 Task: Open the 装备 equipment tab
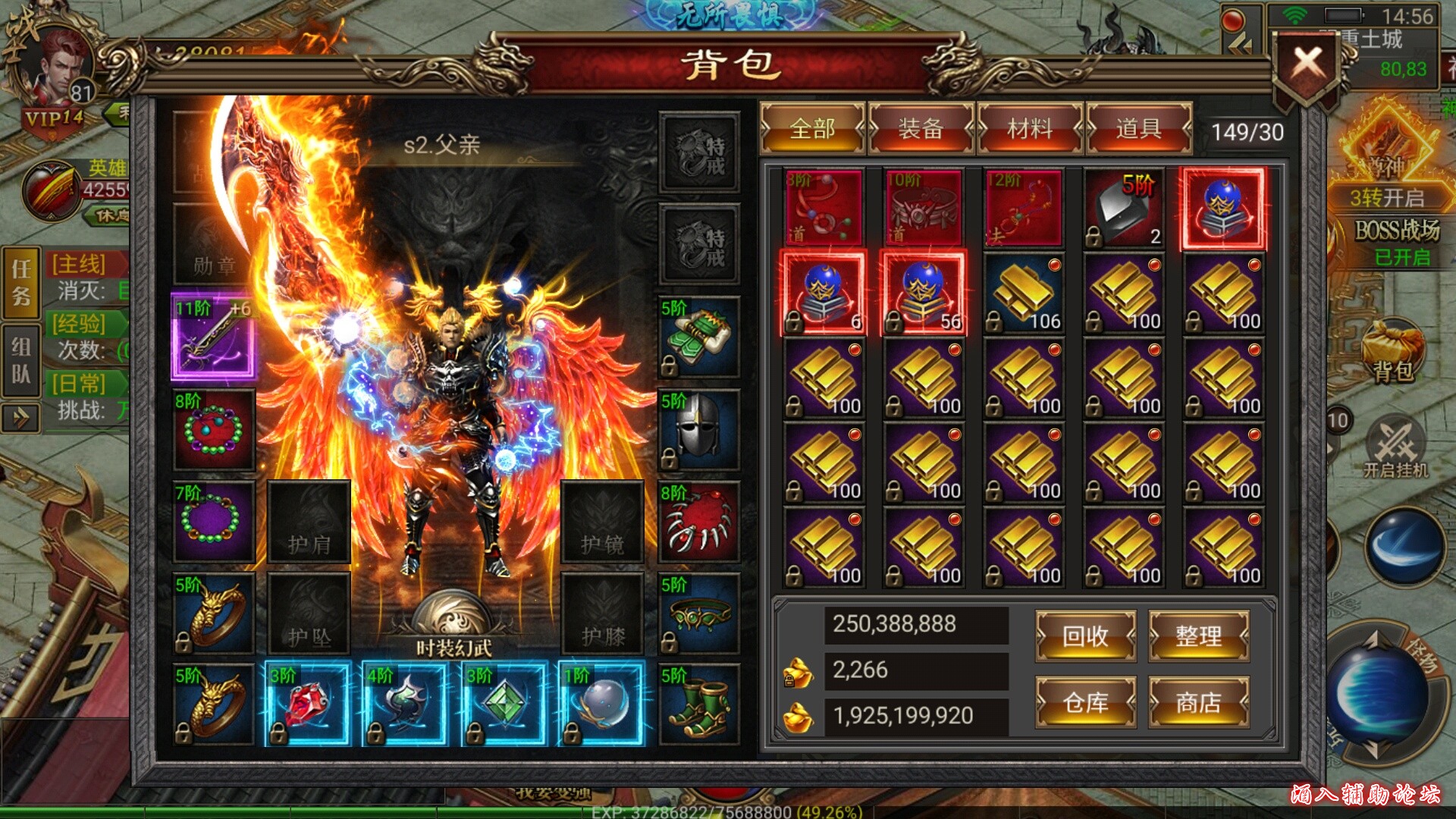click(921, 129)
